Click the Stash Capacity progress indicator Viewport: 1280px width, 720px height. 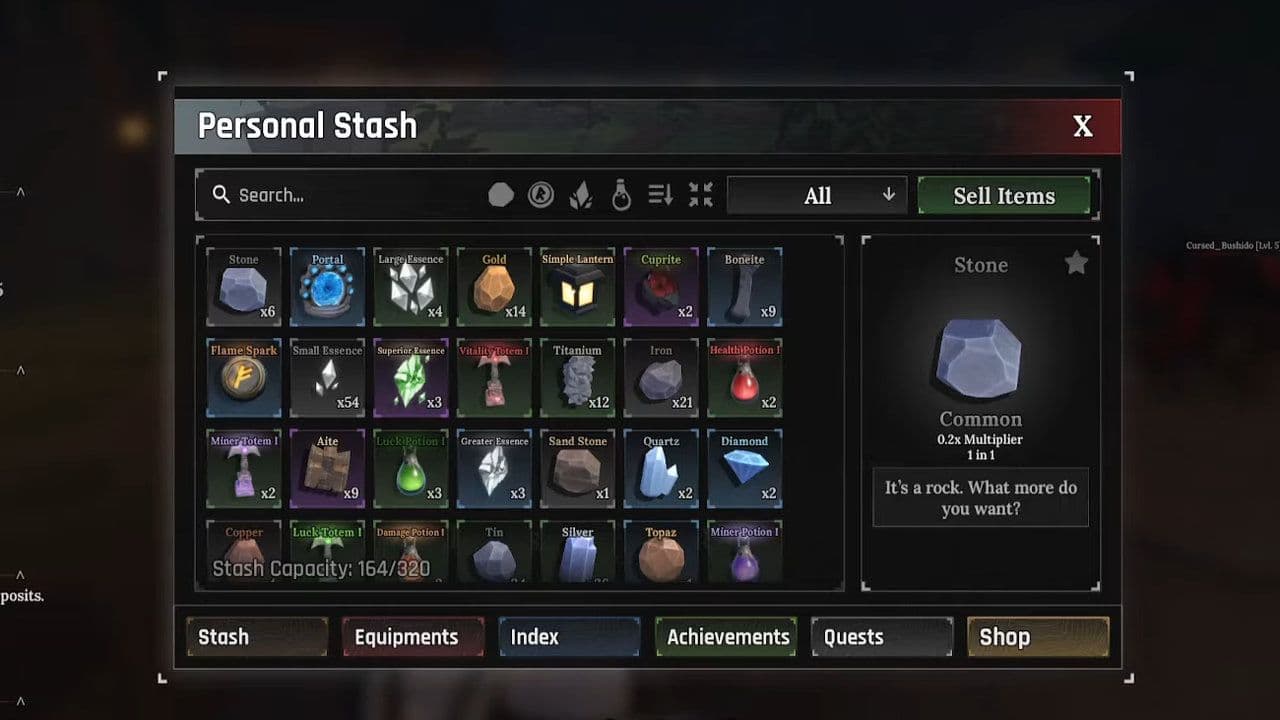coord(322,567)
